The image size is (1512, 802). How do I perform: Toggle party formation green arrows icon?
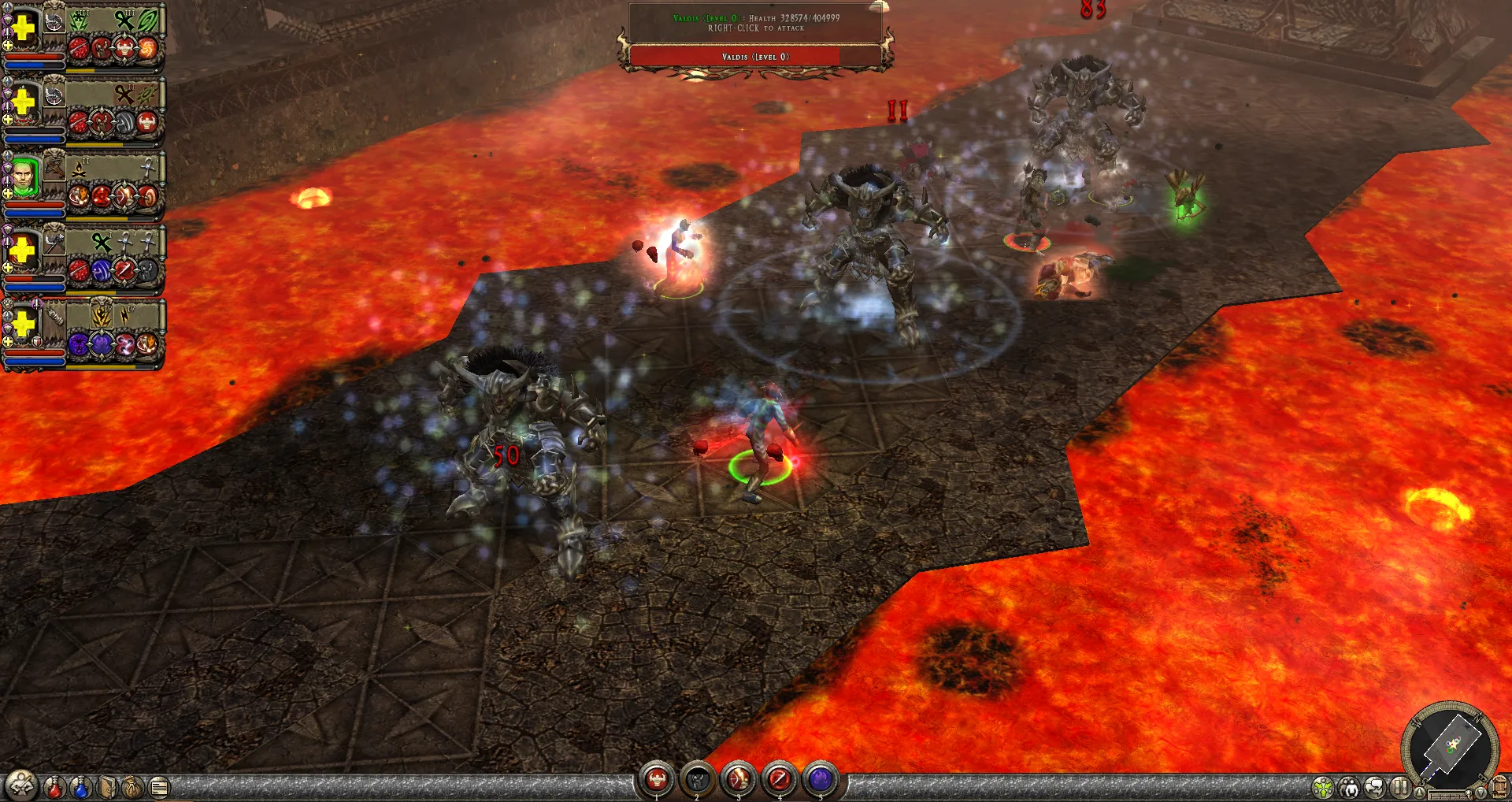[1324, 786]
